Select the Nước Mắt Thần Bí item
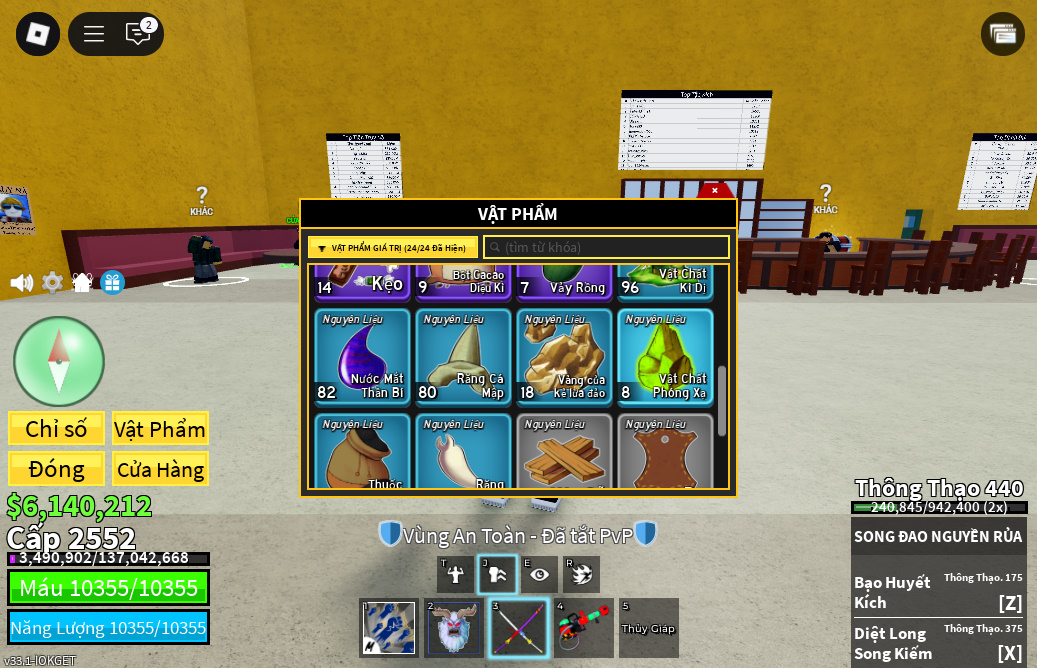The width and height of the screenshot is (1037, 668). pyautogui.click(x=362, y=356)
